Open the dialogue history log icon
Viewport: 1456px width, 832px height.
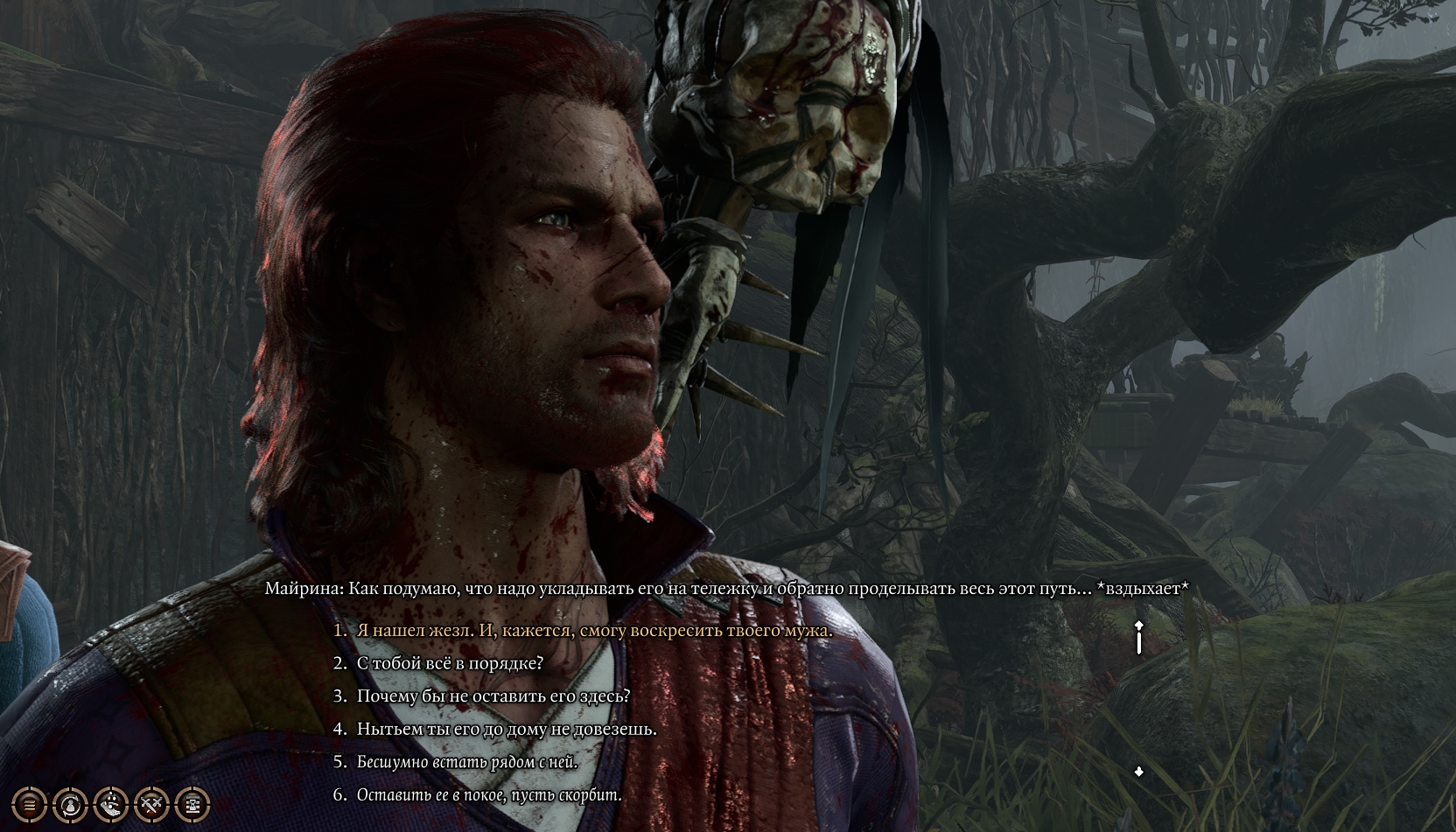(29, 804)
